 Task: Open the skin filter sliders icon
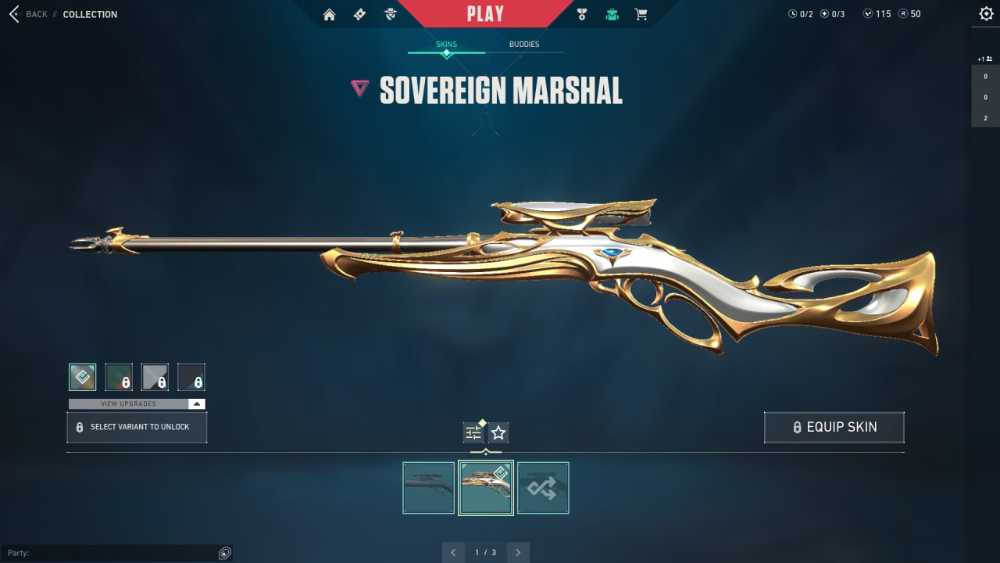pyautogui.click(x=473, y=433)
